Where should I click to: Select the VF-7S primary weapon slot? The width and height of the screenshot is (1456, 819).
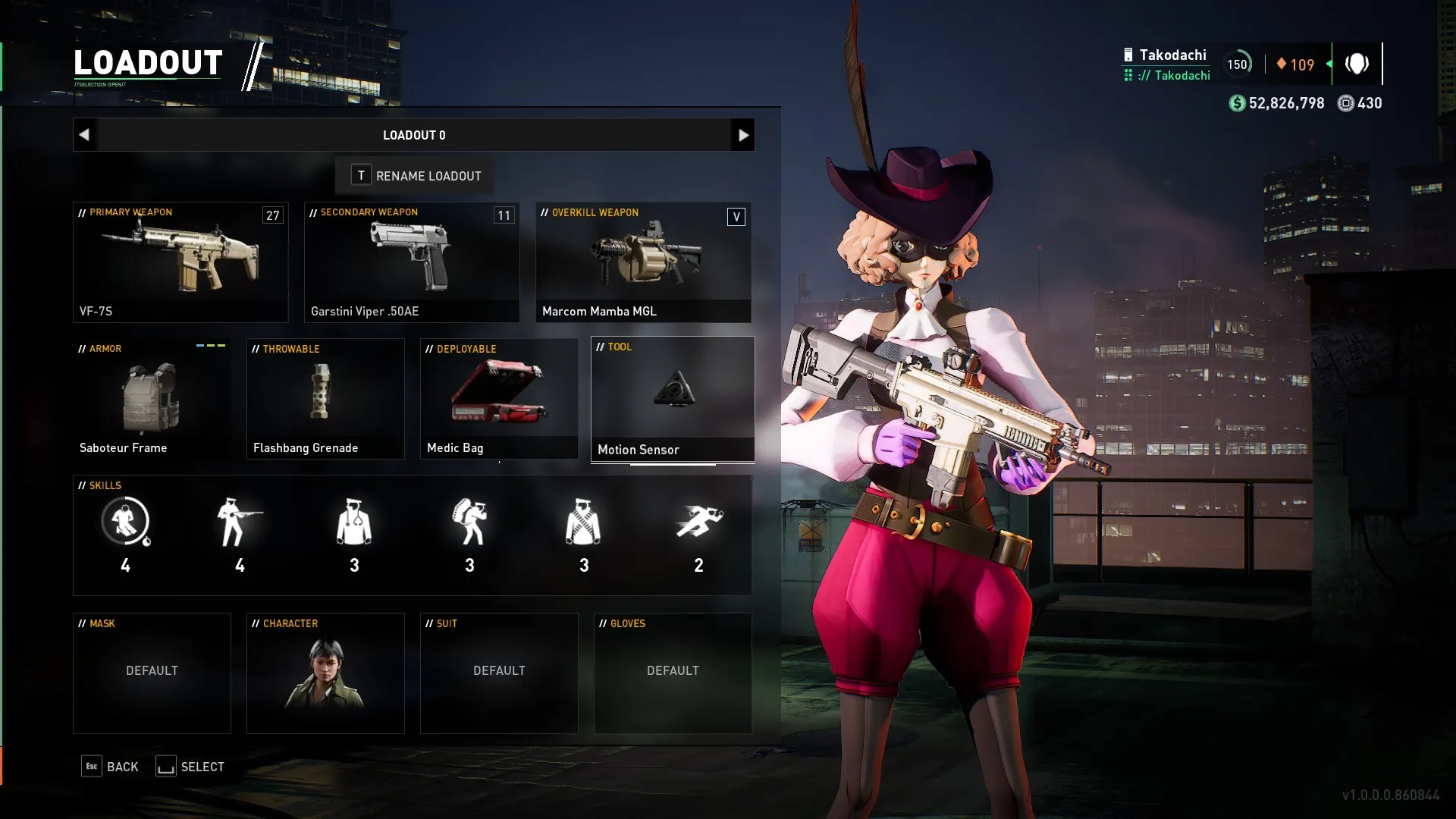click(x=180, y=262)
